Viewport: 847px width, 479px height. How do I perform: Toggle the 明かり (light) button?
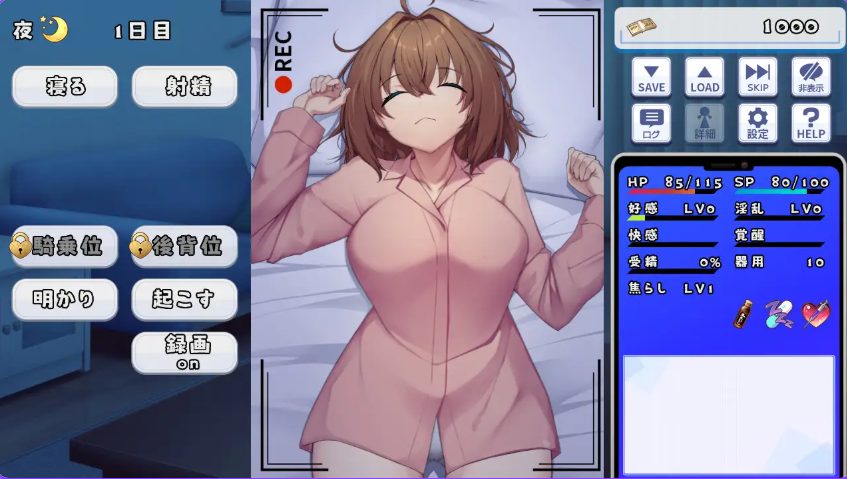click(x=65, y=299)
